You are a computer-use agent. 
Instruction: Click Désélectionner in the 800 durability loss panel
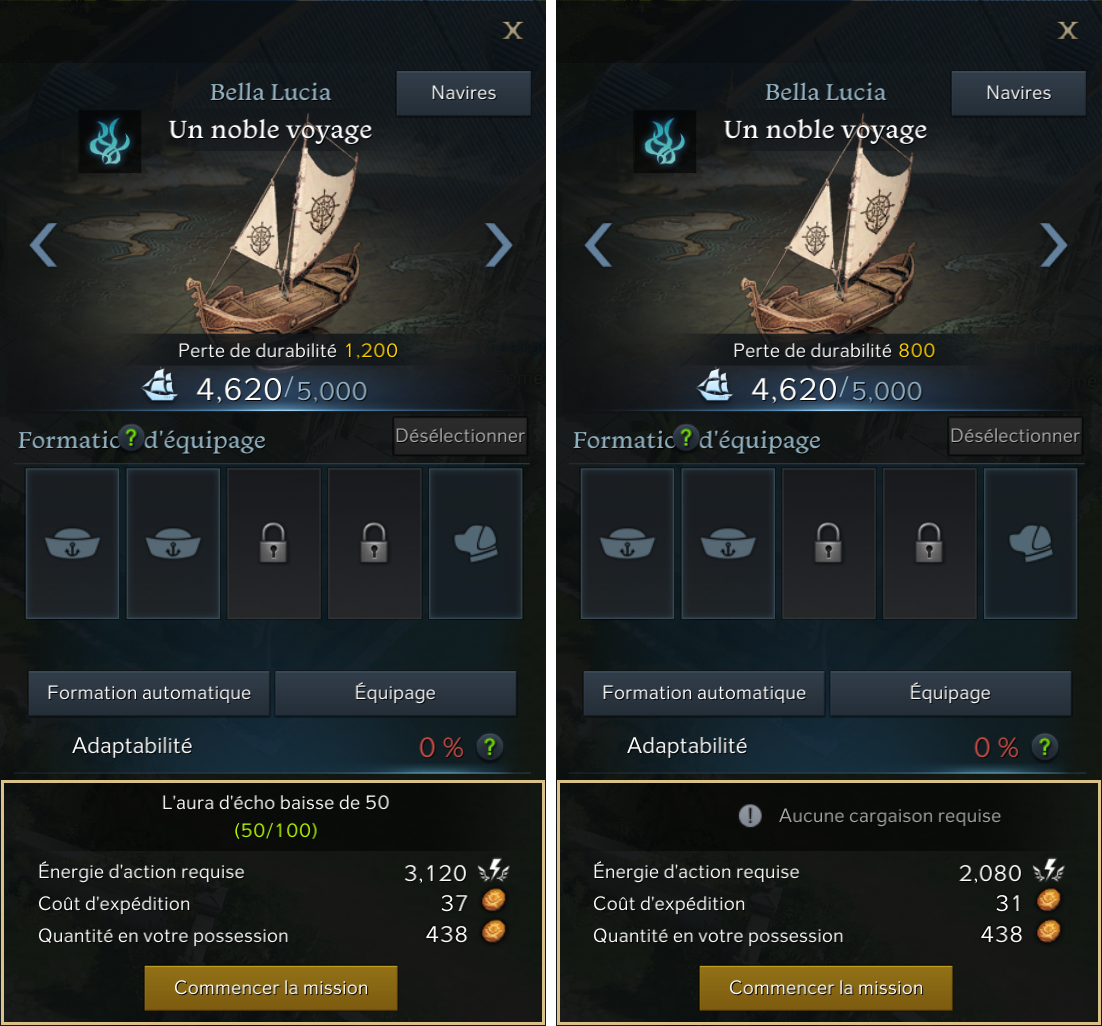[1015, 436]
